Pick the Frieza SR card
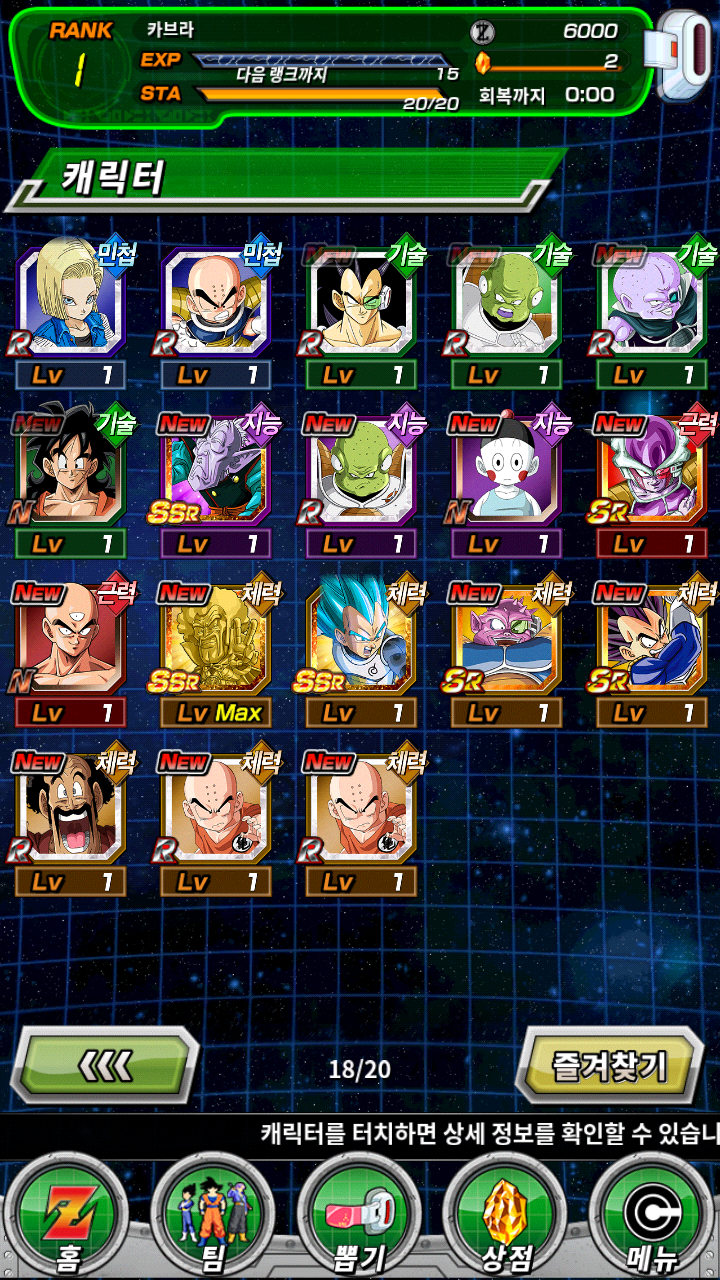Image resolution: width=720 pixels, height=1280 pixels. coord(651,472)
